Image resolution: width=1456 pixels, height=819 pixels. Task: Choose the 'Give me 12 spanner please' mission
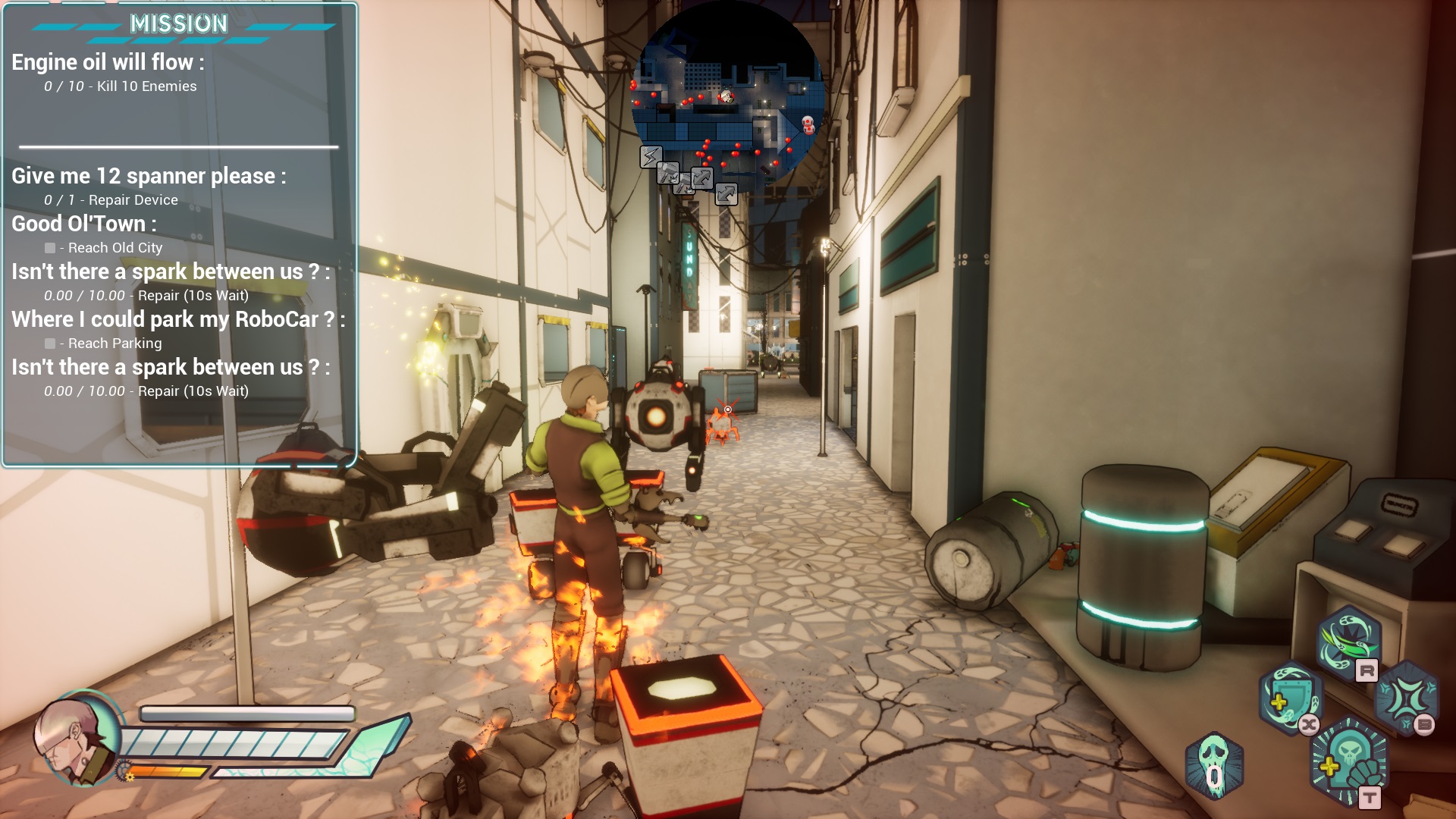point(149,176)
